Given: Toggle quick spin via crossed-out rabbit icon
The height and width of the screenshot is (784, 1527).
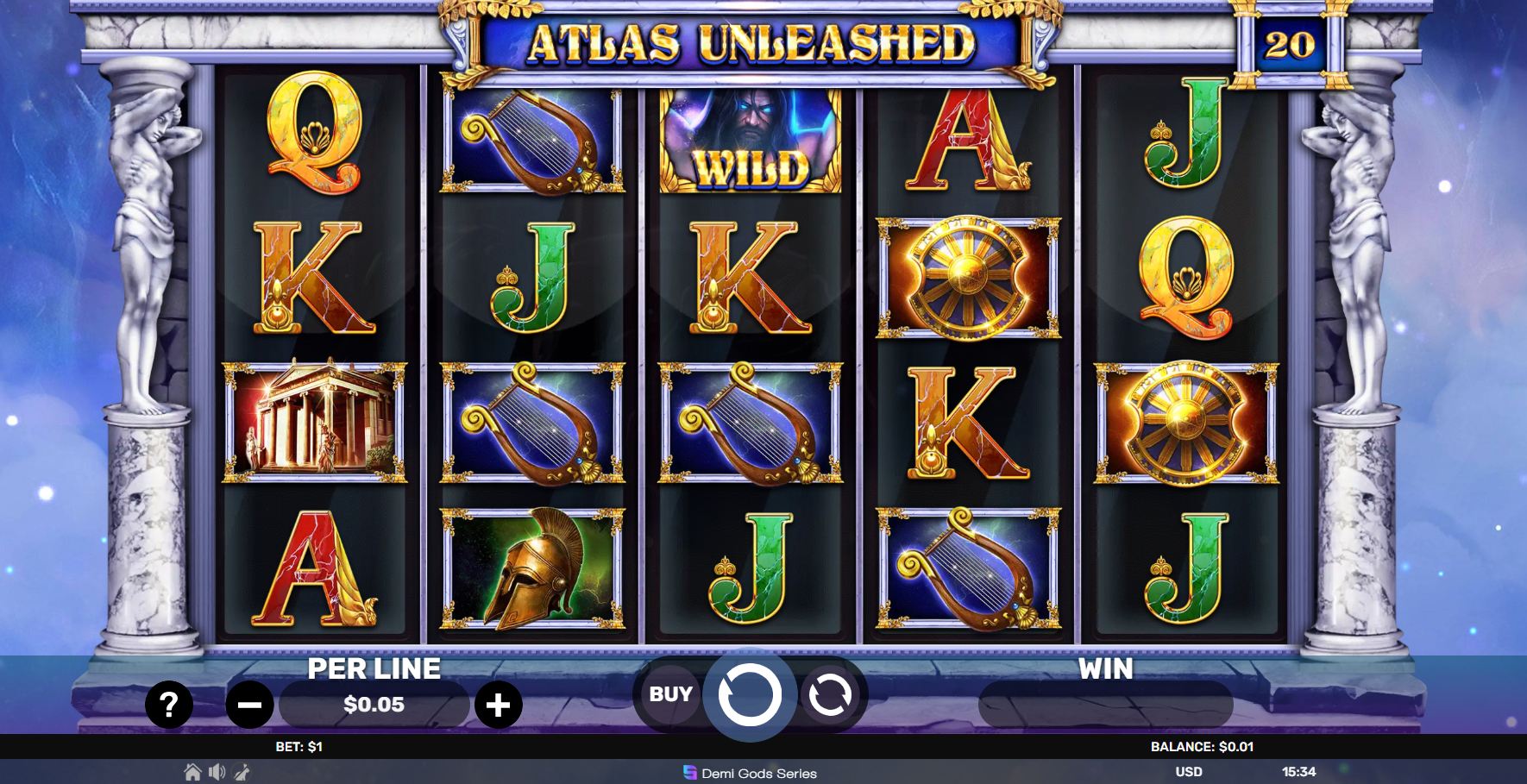Looking at the screenshot, I should pos(242,774).
